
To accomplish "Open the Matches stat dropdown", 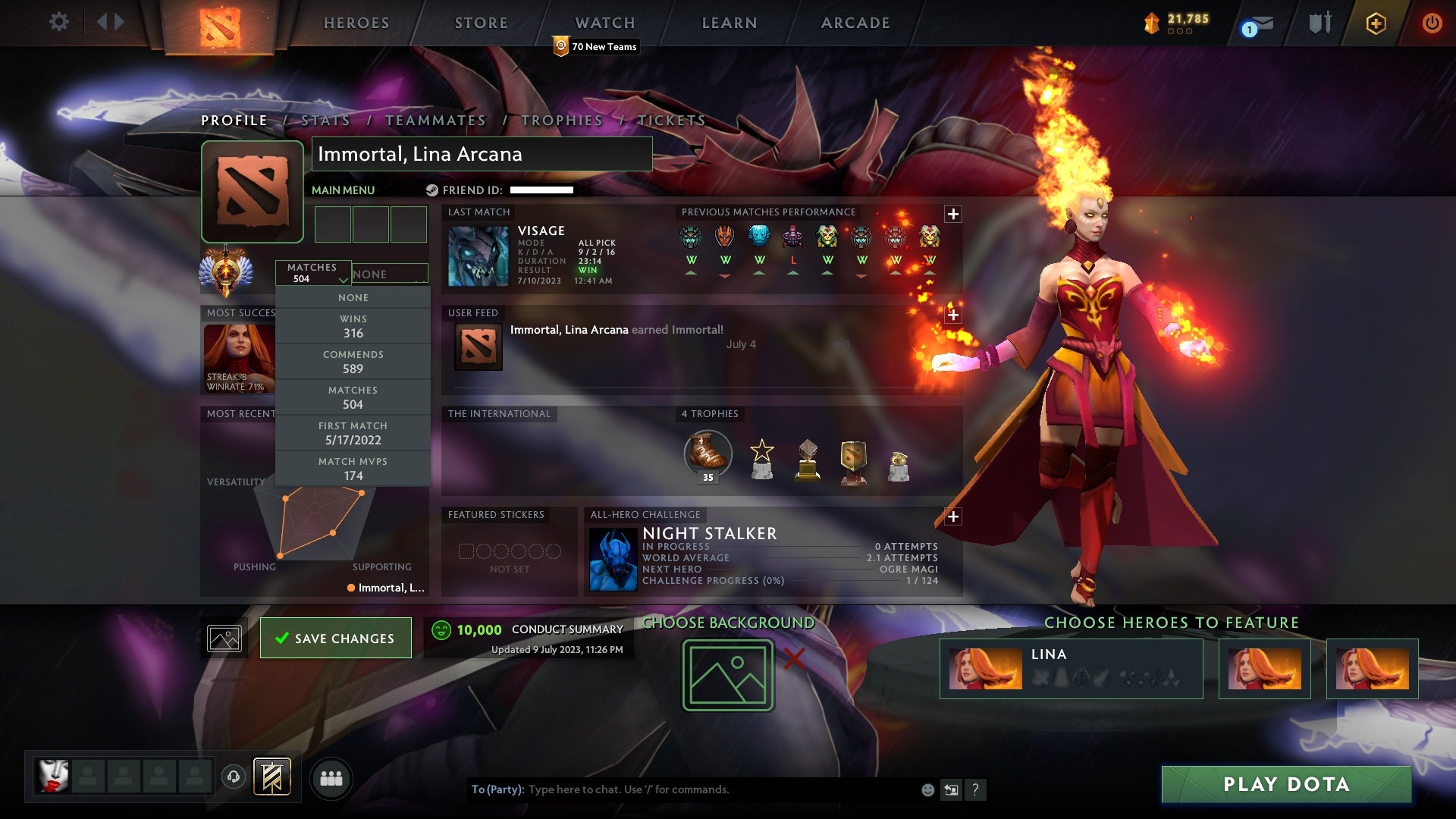I will (314, 273).
